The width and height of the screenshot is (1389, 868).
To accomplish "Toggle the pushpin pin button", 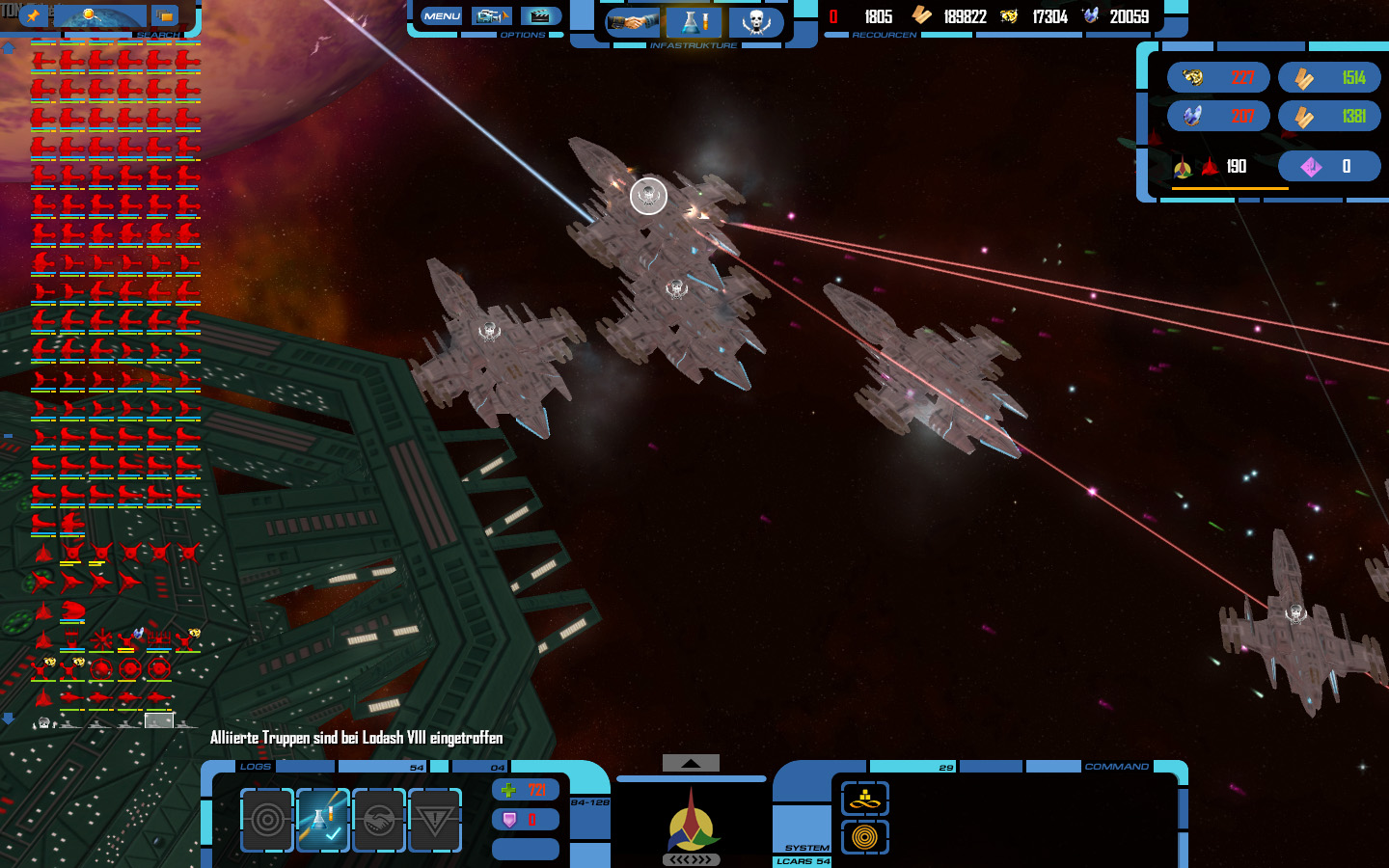I will tap(33, 15).
